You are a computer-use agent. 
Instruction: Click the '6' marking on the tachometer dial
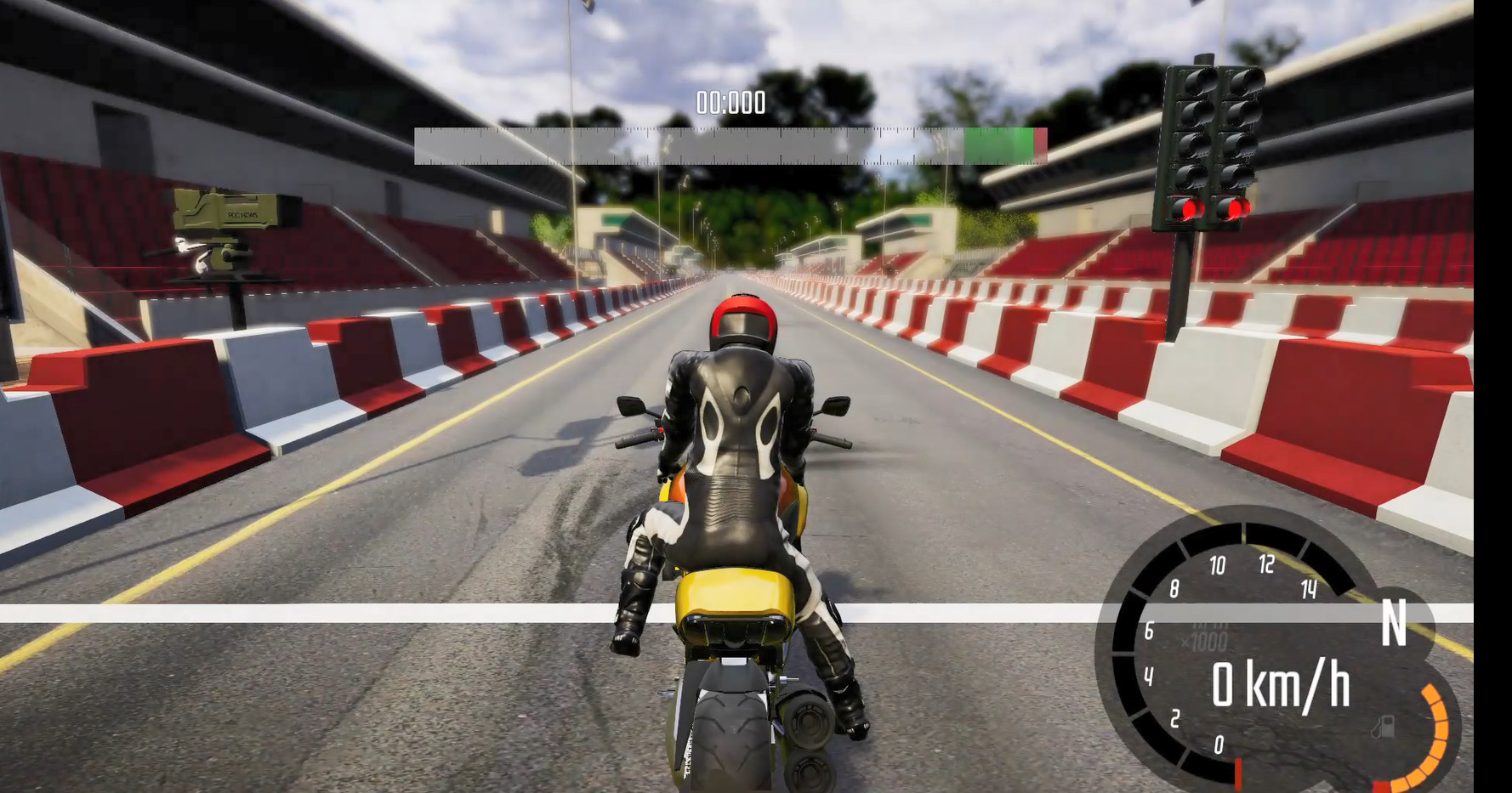(x=1149, y=631)
